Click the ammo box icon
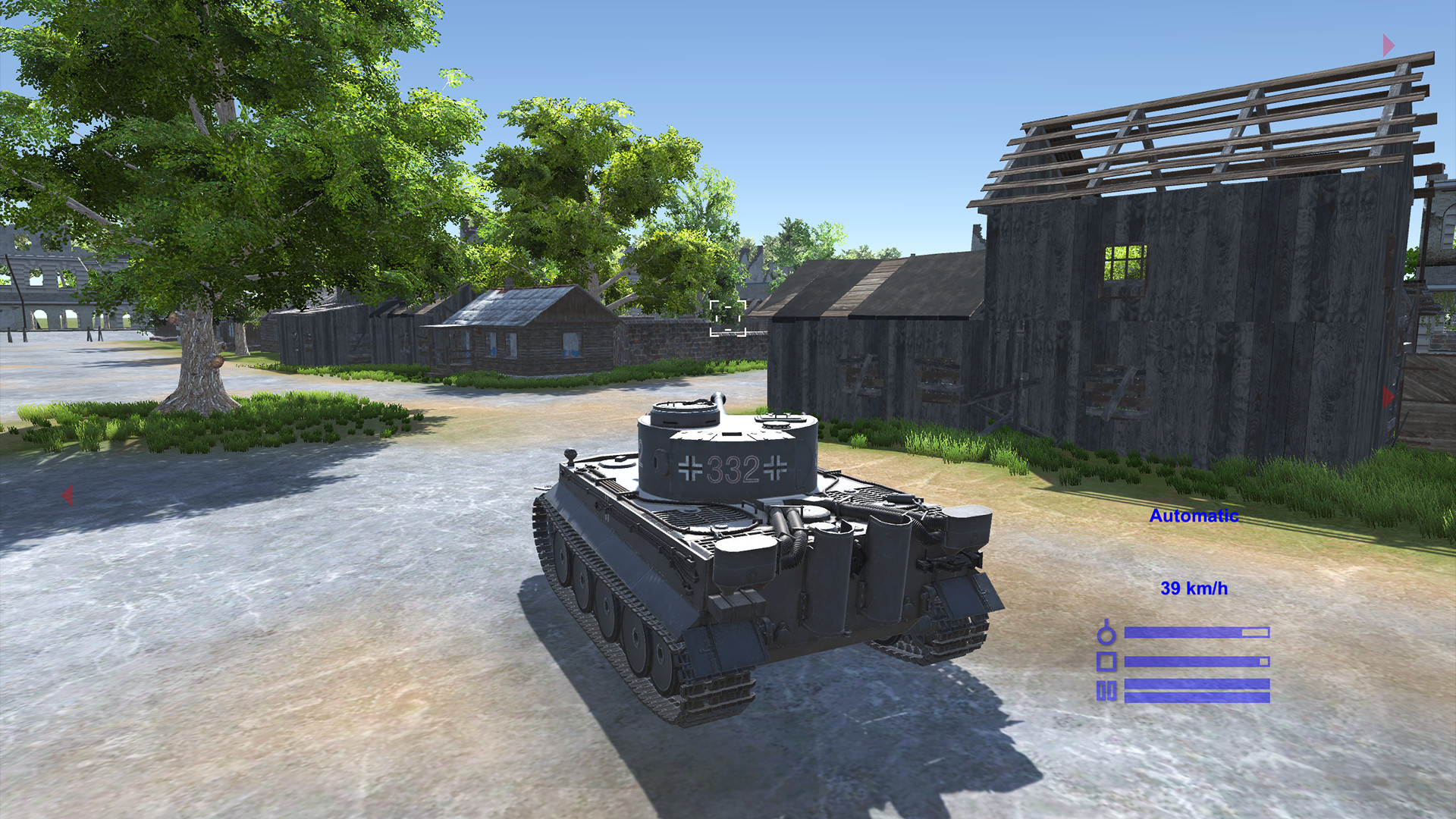The image size is (1456, 819). pyautogui.click(x=1106, y=661)
